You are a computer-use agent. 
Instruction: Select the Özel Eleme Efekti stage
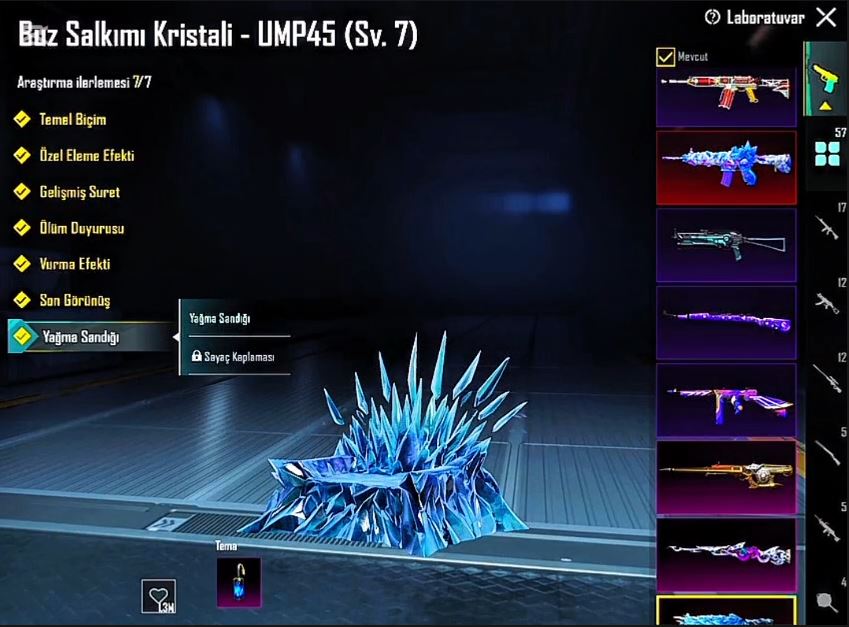pos(85,156)
